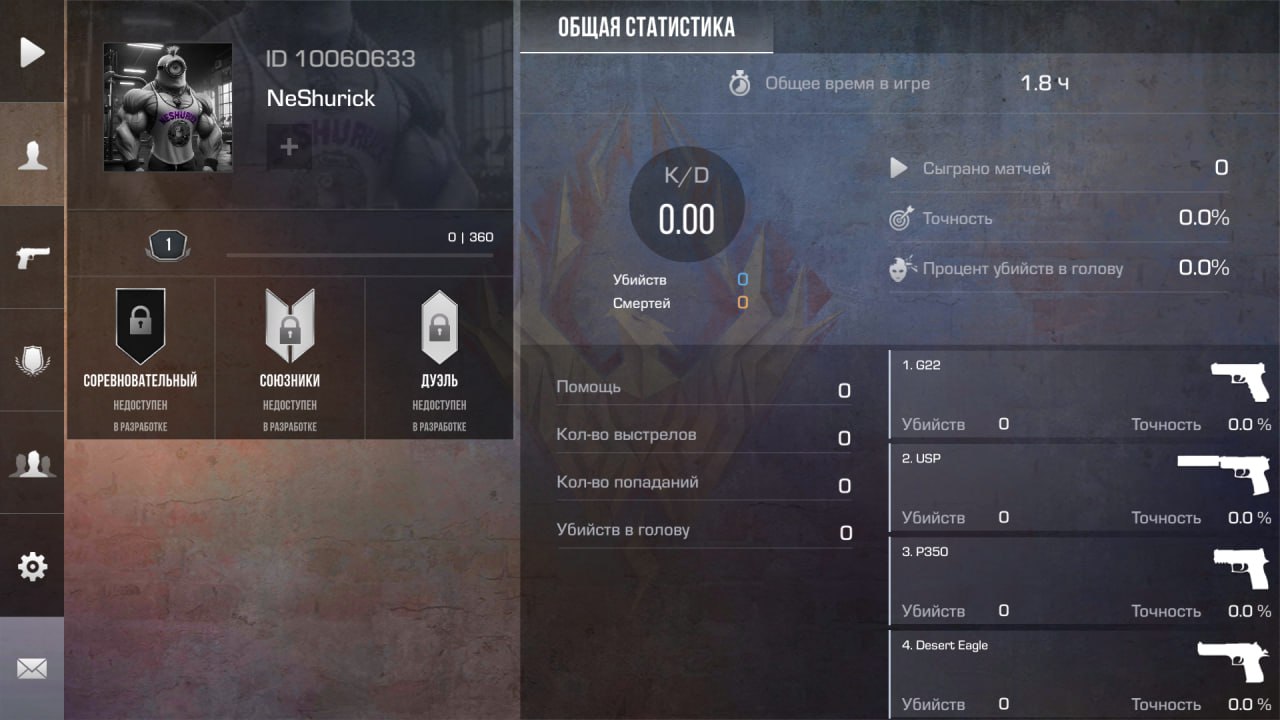Open the locked Соревновательный mode card

coord(140,355)
